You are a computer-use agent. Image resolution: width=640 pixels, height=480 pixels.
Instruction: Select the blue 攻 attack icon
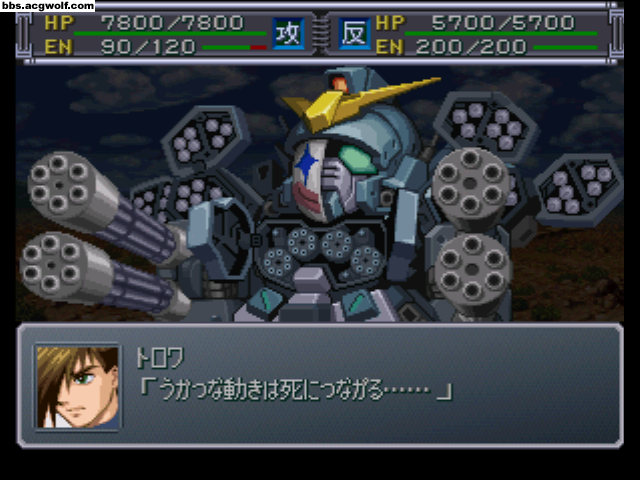[289, 33]
